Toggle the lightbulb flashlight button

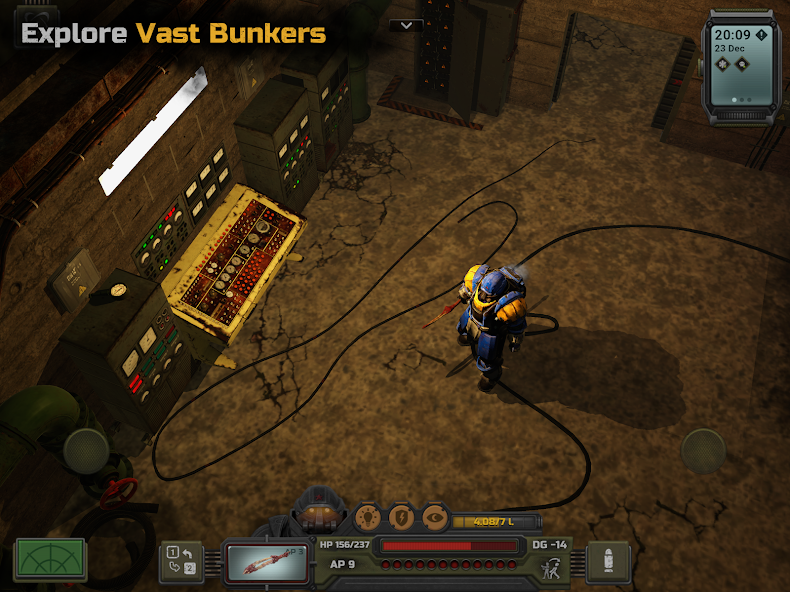point(369,517)
